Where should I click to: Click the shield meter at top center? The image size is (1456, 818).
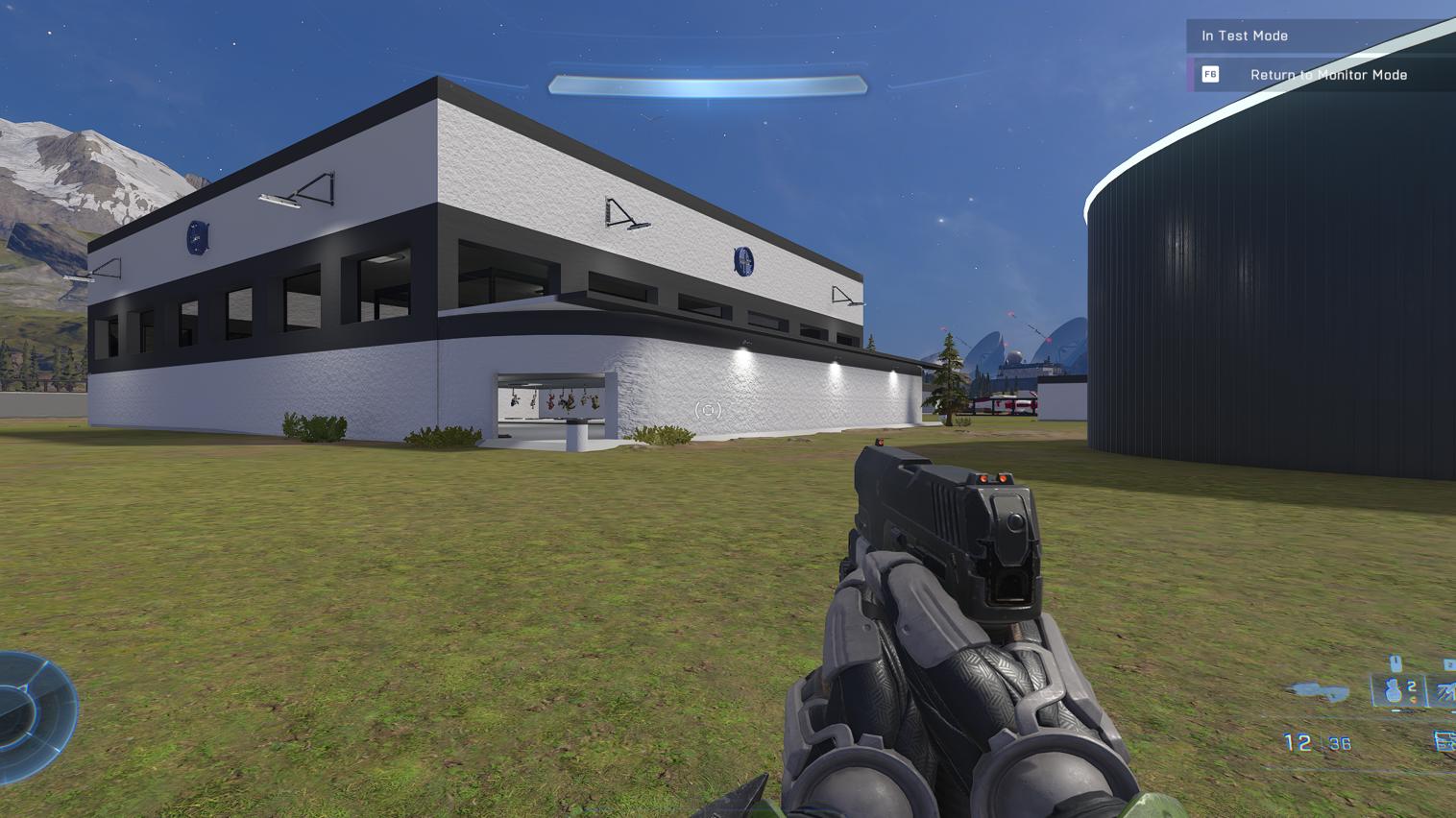[x=708, y=84]
